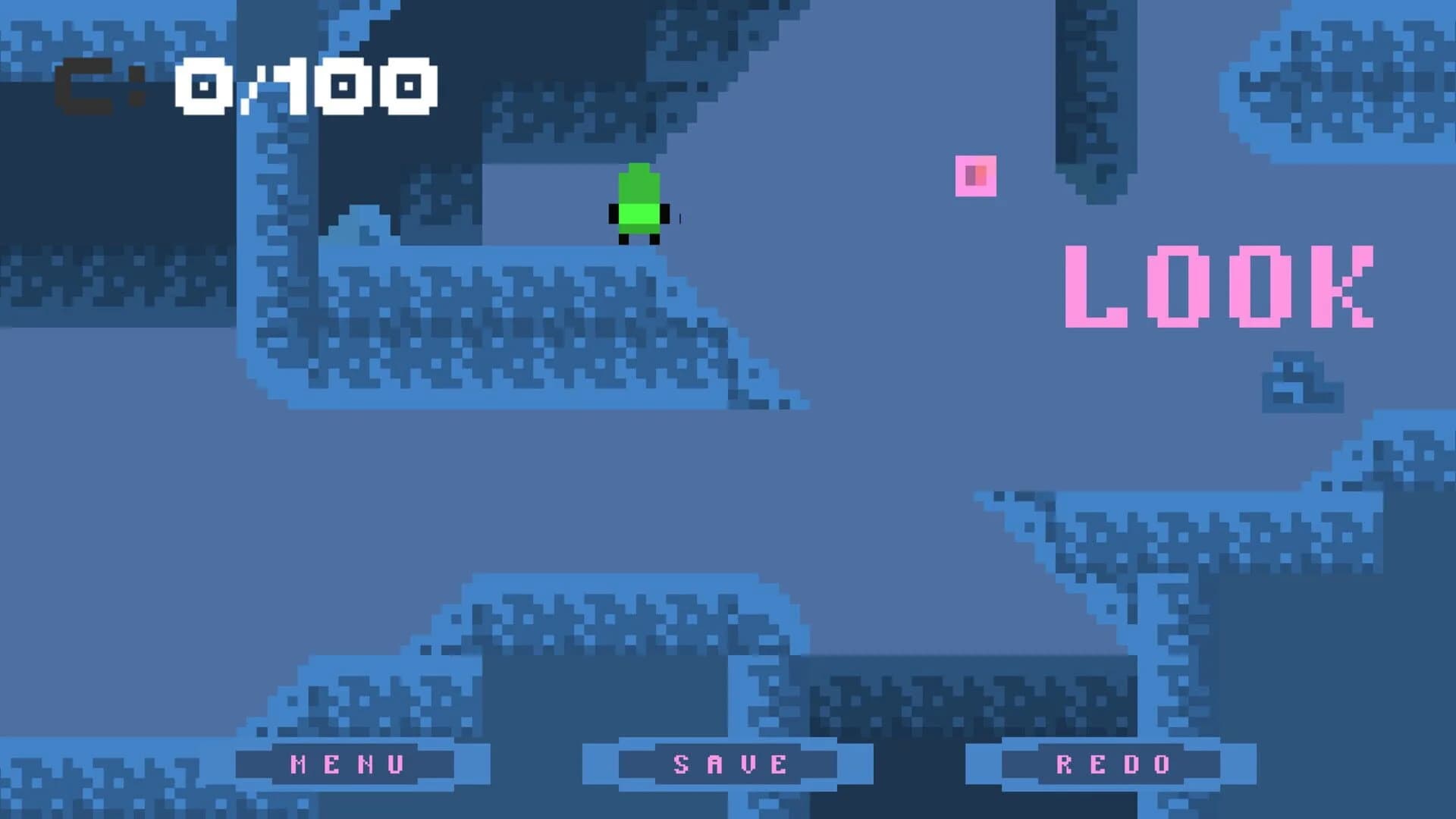Click the pink collectible block
This screenshot has width=1456, height=819.
point(975,176)
